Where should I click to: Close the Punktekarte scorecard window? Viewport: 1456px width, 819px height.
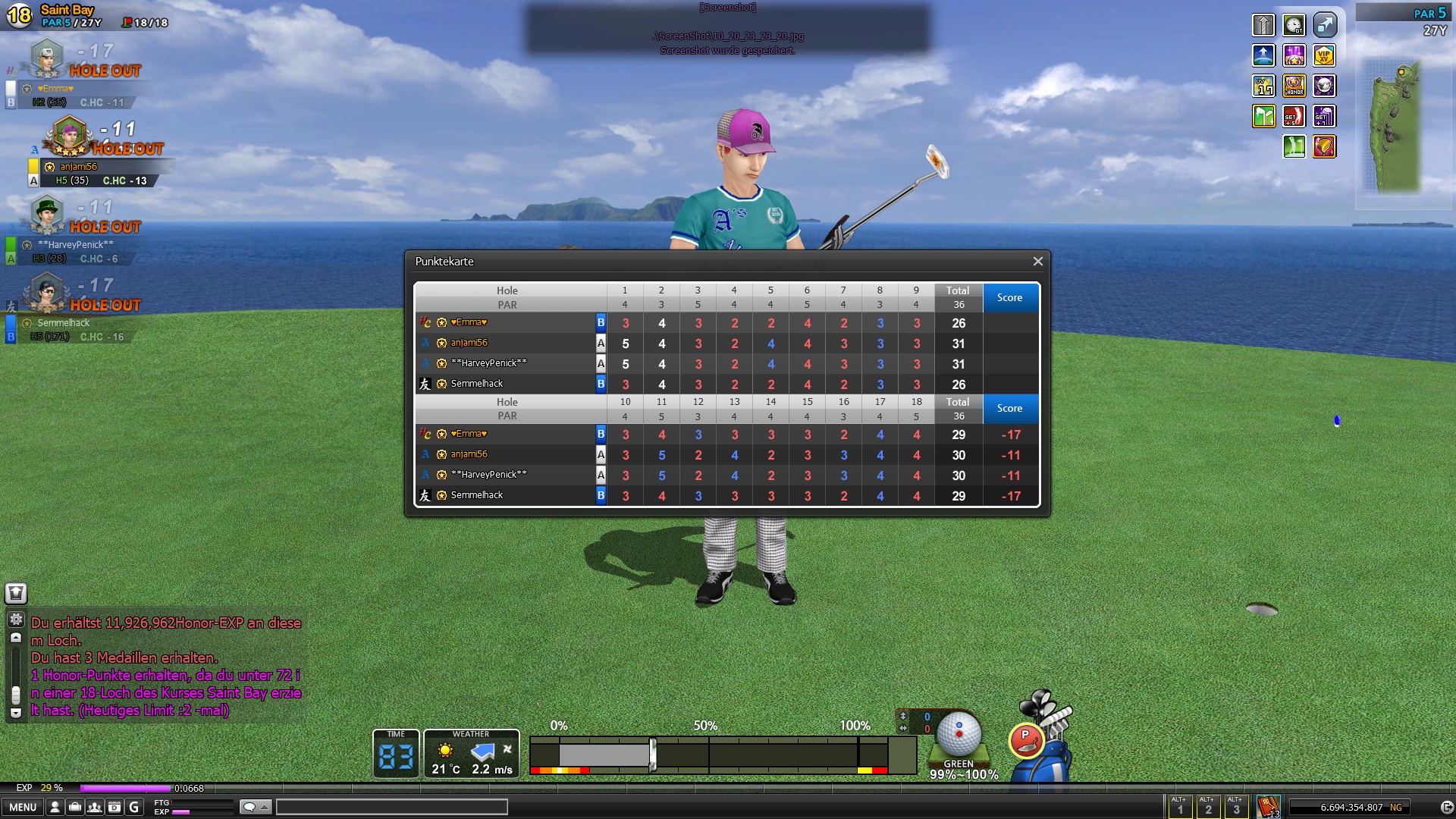click(1037, 262)
